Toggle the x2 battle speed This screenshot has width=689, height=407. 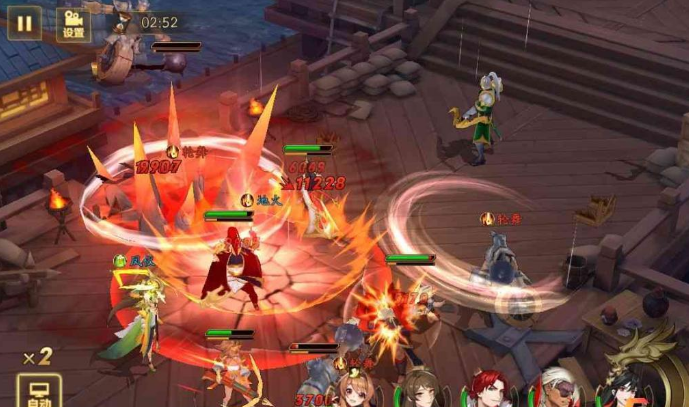point(38,357)
